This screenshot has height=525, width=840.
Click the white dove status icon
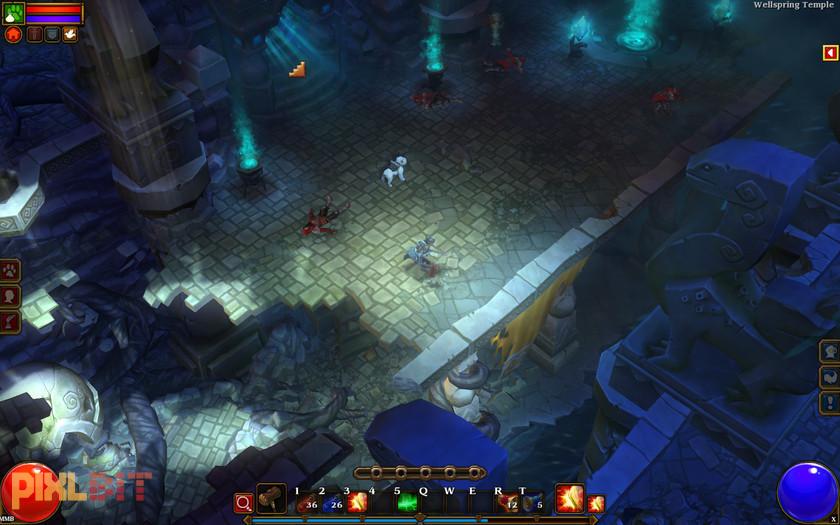70,34
